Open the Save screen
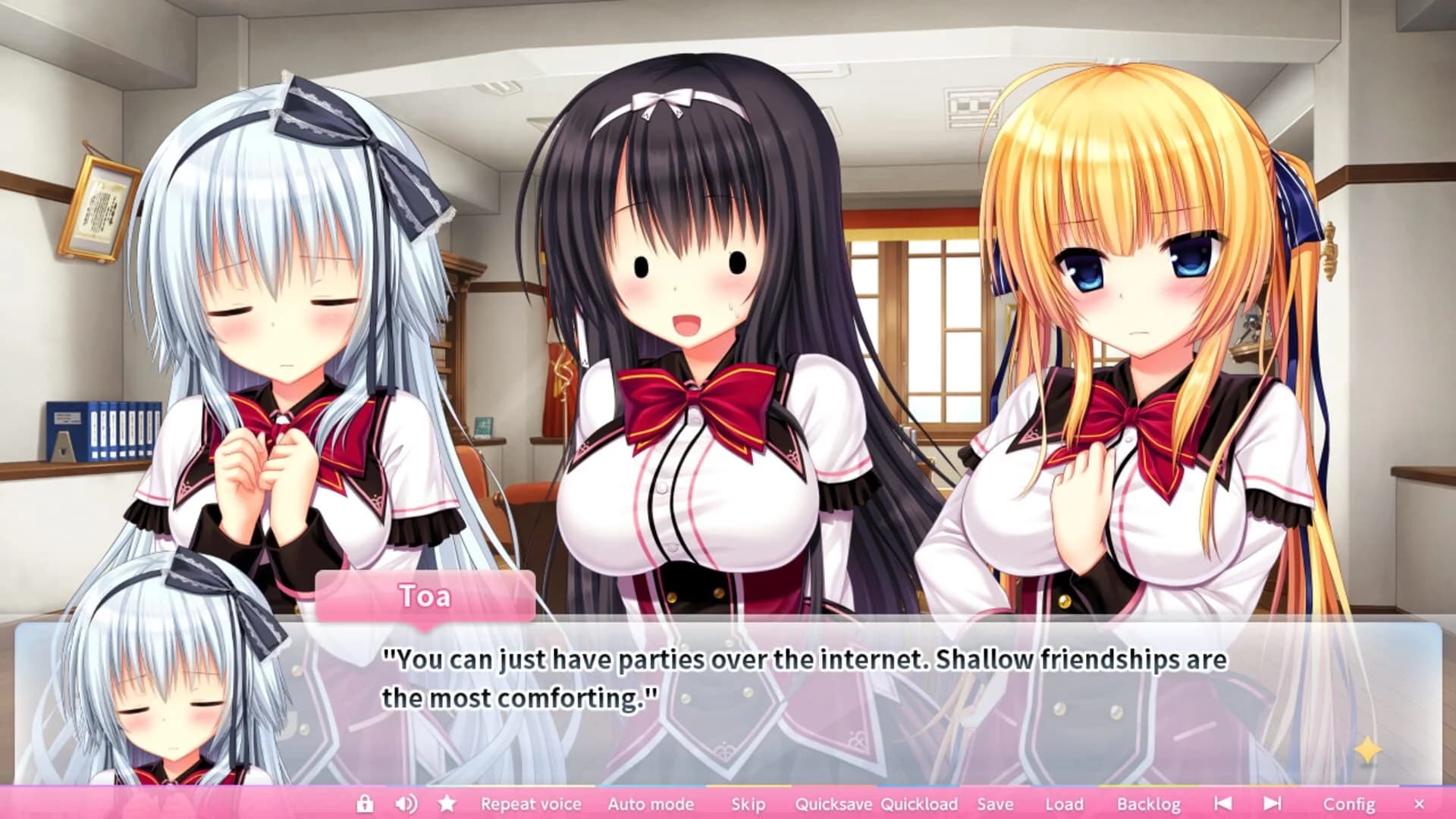This screenshot has height=819, width=1456. 997,804
